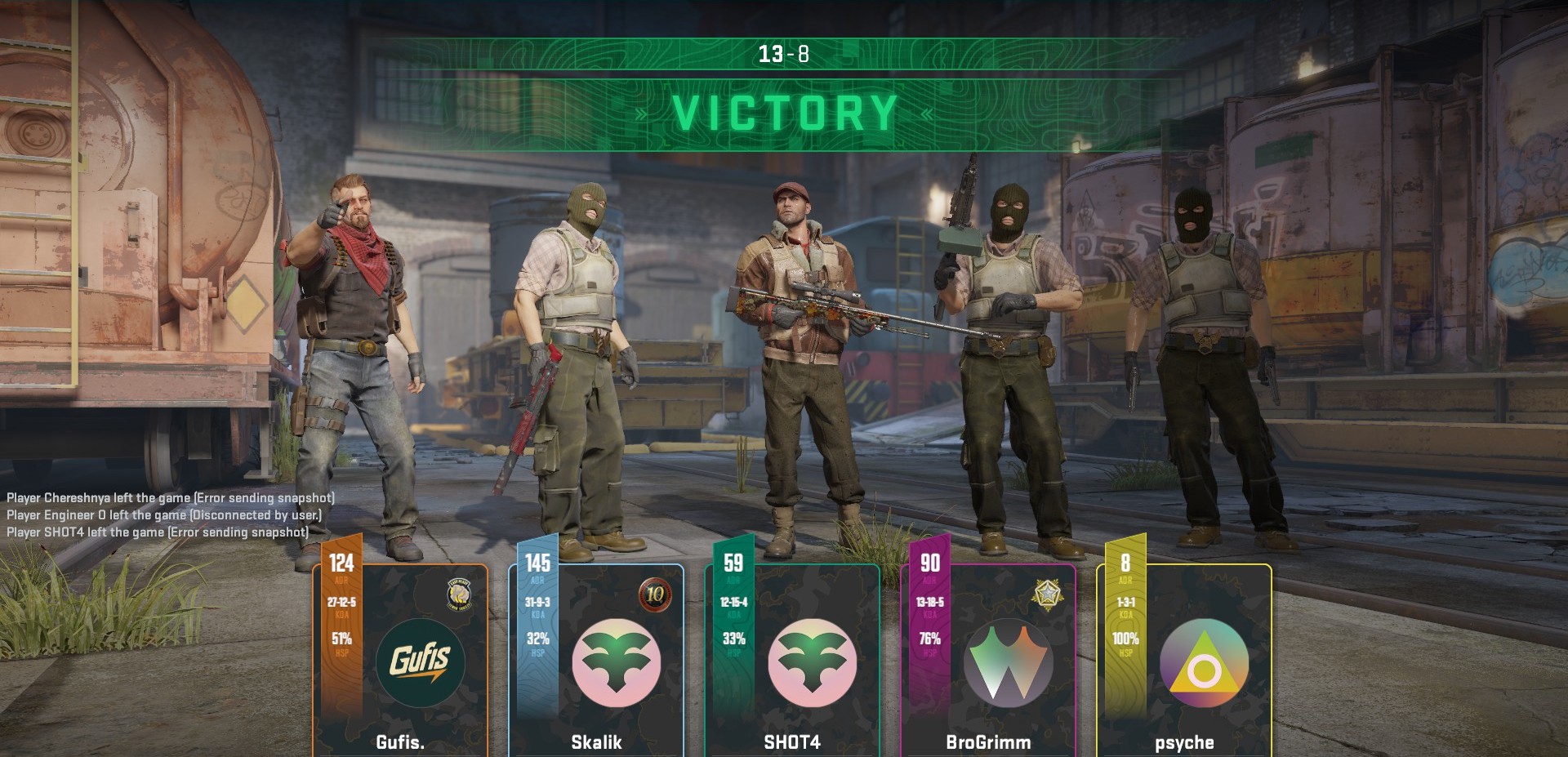View BroGrimm's star medal badge
1568x757 pixels.
(x=1045, y=594)
